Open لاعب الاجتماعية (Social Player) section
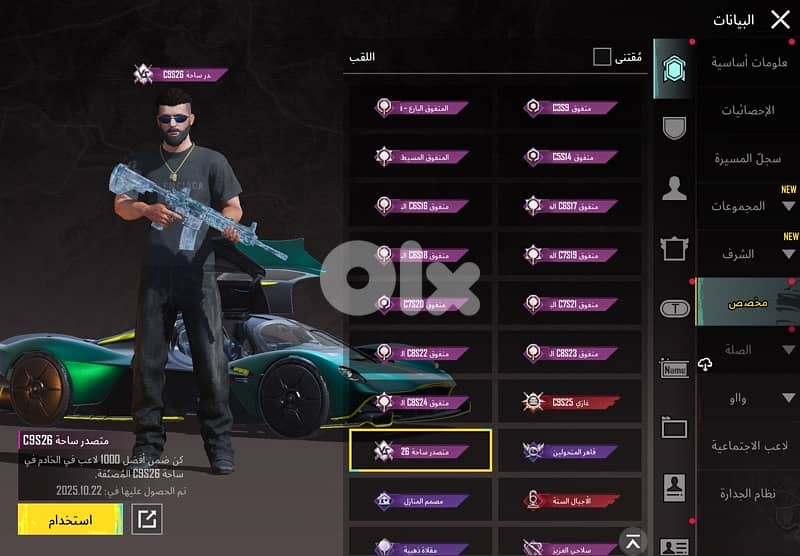The width and height of the screenshot is (800, 556). coord(747,446)
